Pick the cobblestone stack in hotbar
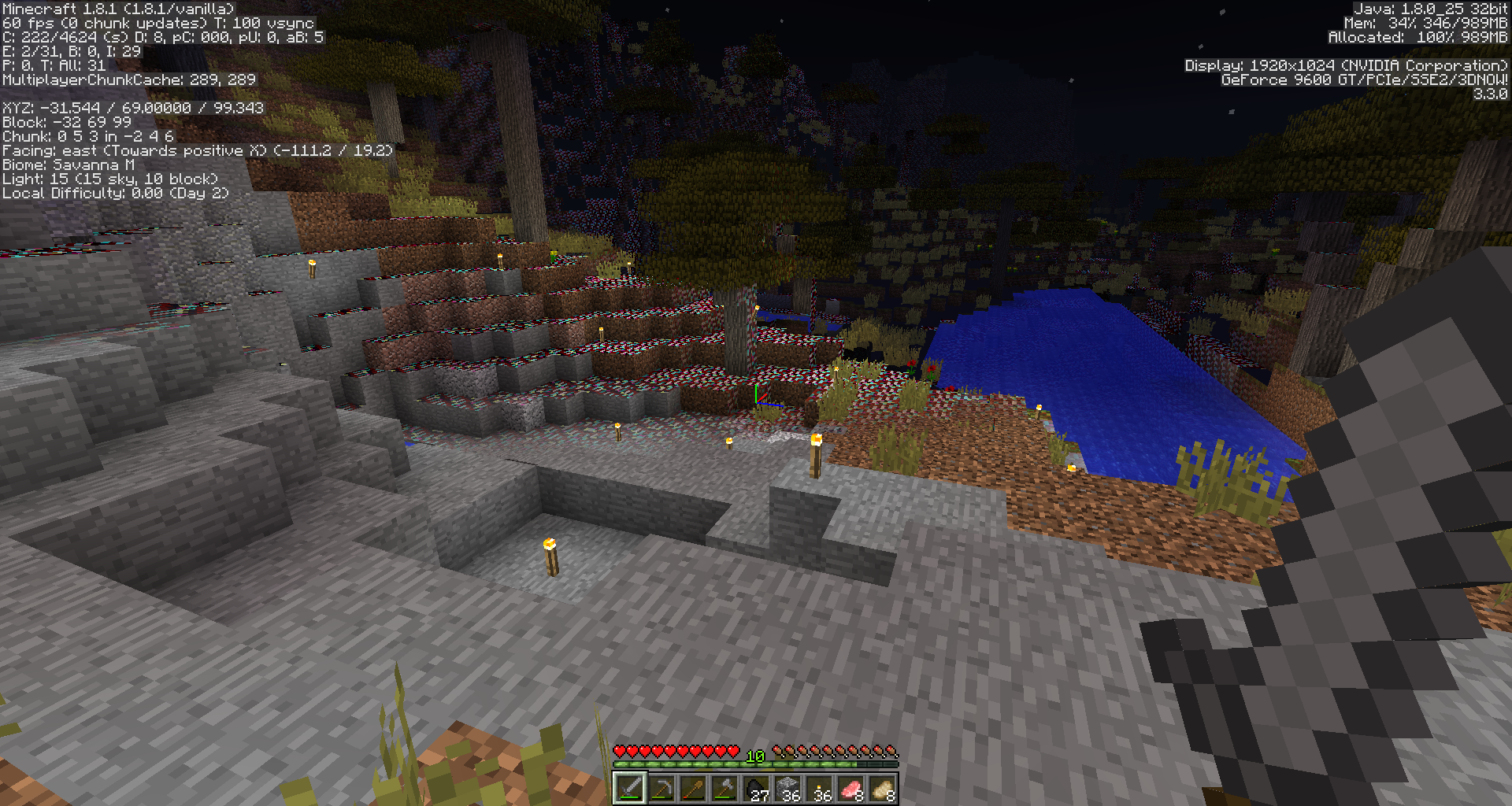The image size is (1512, 806). pyautogui.click(x=787, y=788)
